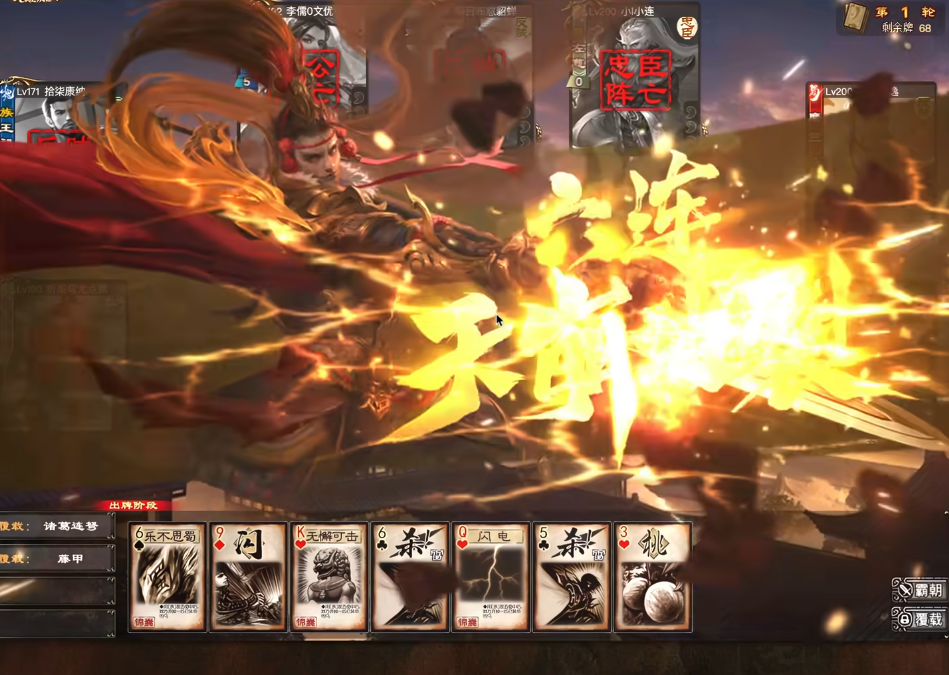This screenshot has width=949, height=675.
Task: Click player 拾柒康纳's portrait
Action: [55, 115]
